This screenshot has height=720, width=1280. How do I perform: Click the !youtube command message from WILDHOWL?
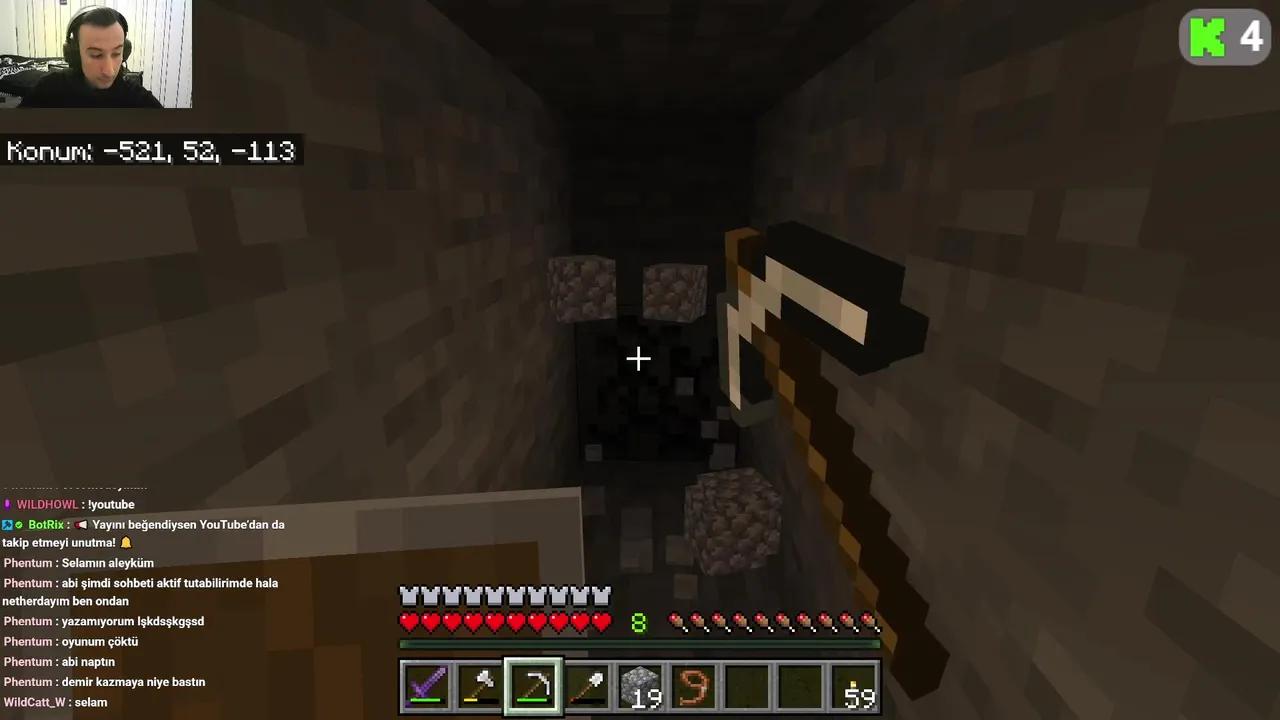pos(110,504)
